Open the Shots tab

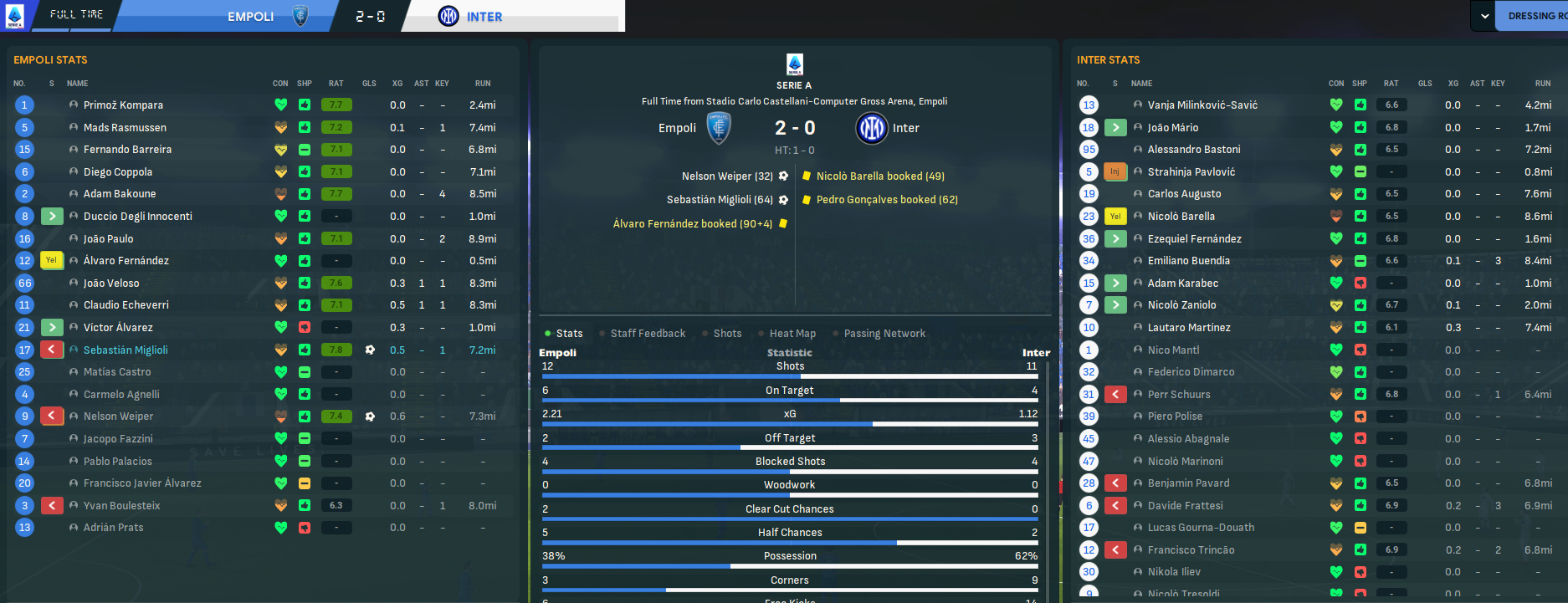727,334
